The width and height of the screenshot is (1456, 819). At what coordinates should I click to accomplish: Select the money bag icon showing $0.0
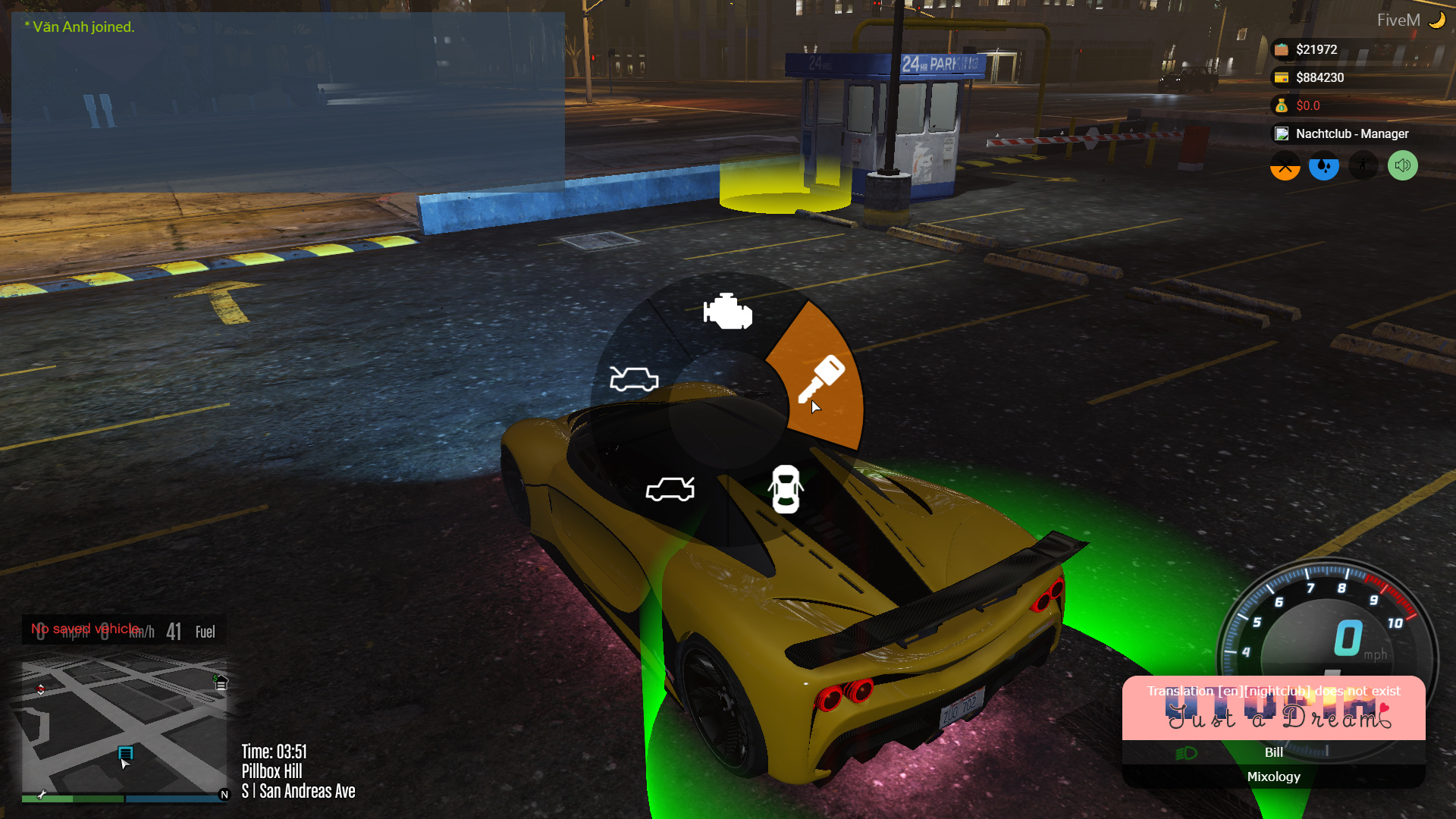click(x=1282, y=105)
